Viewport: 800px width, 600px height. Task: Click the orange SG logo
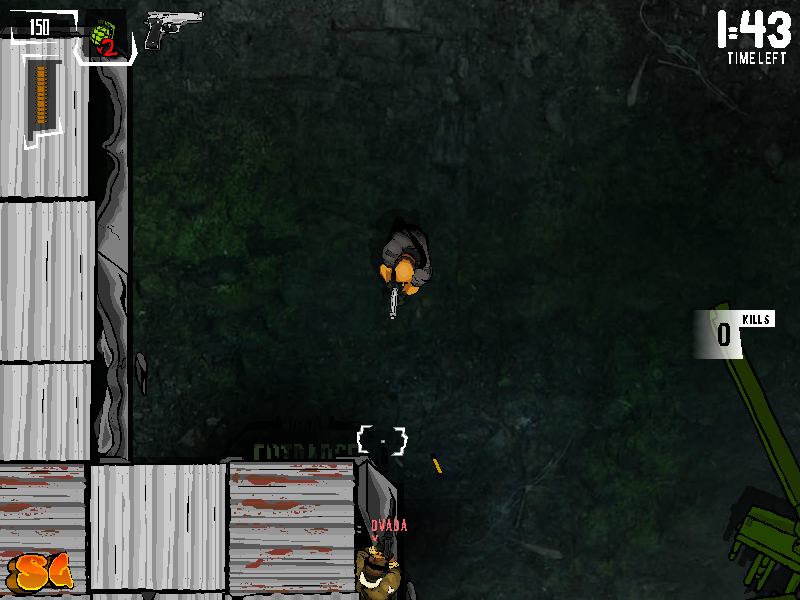pos(43,572)
